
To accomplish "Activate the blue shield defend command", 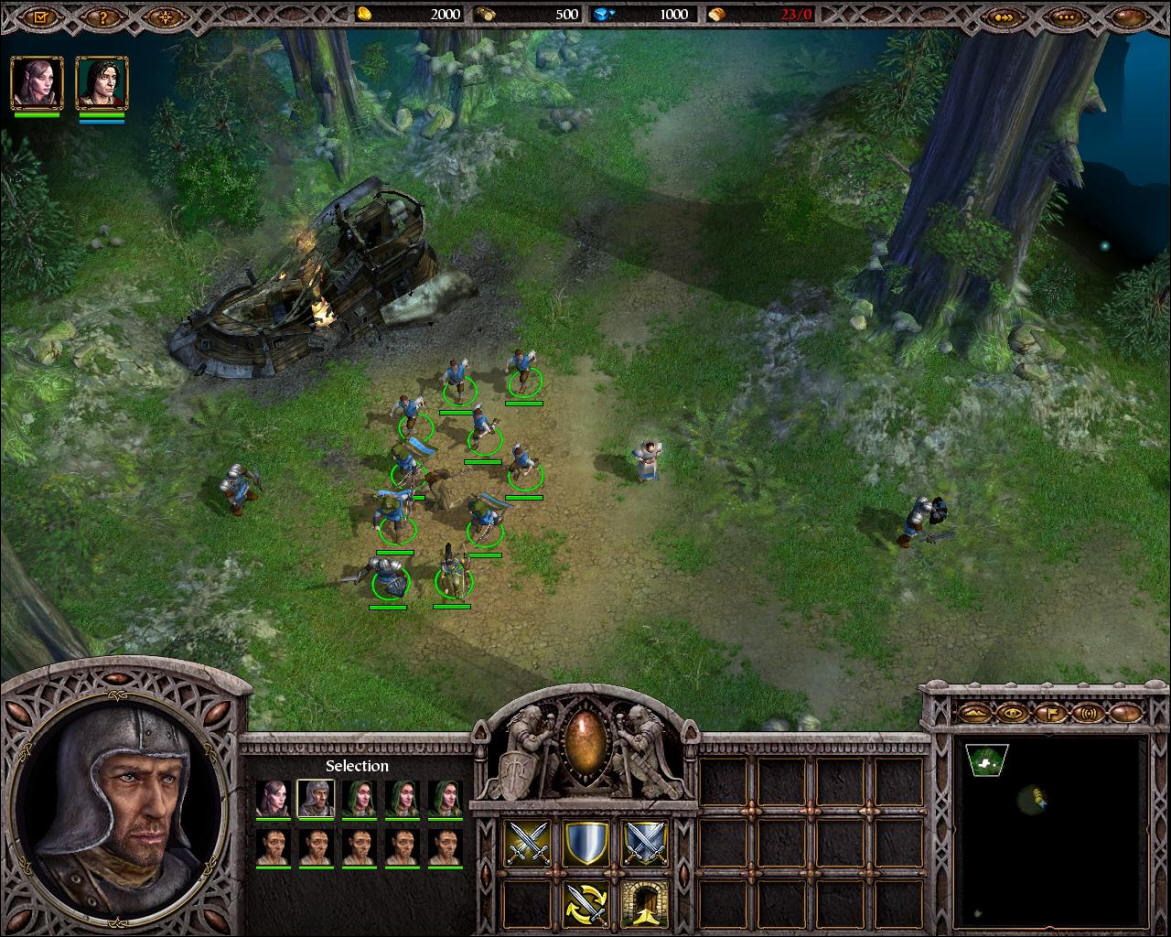I will (x=587, y=843).
